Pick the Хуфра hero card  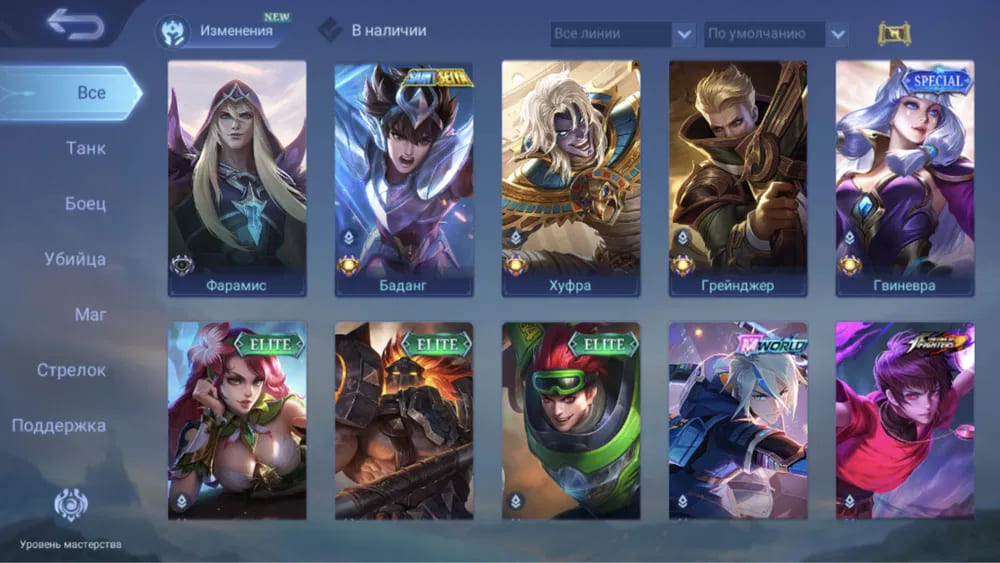[571, 178]
